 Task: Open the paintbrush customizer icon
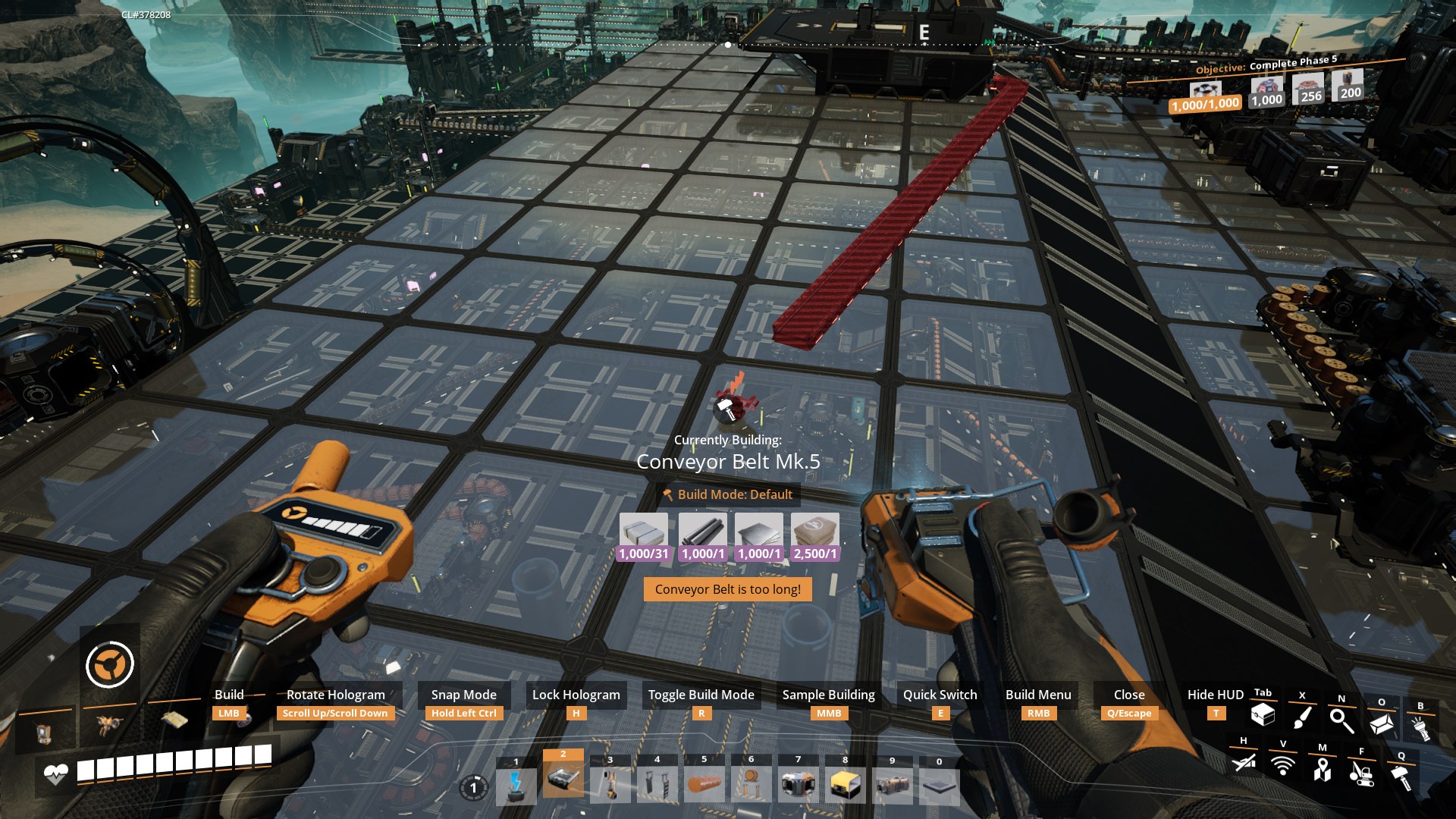pyautogui.click(x=1302, y=717)
